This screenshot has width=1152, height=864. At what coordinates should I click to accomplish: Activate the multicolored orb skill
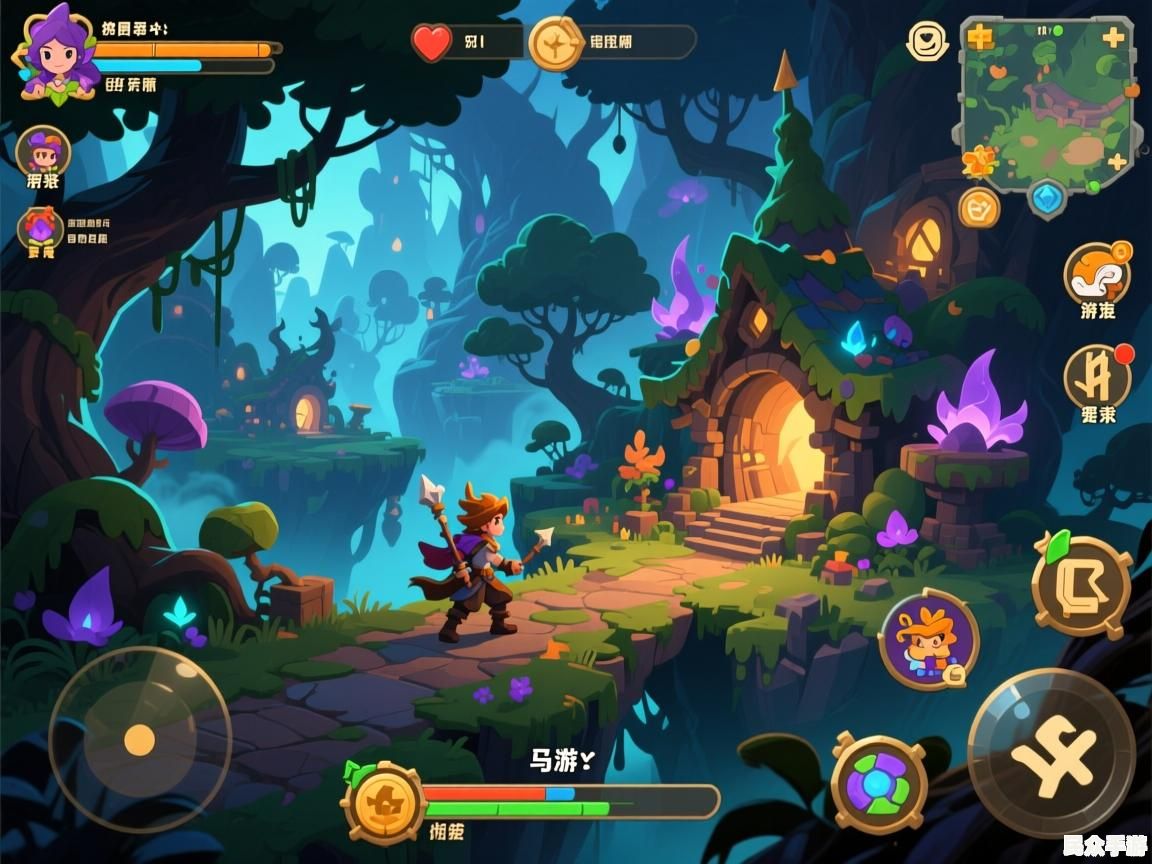[x=879, y=783]
